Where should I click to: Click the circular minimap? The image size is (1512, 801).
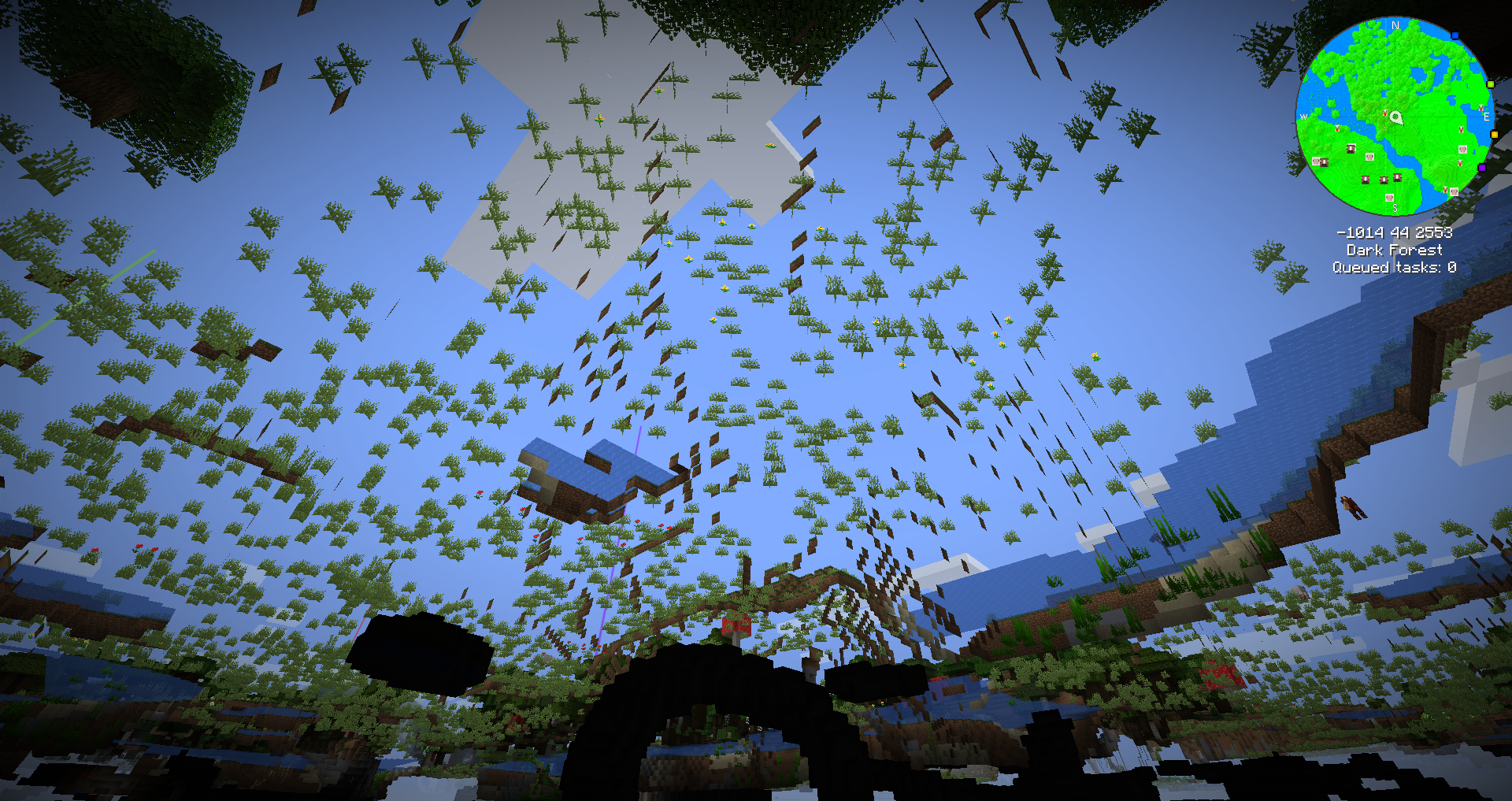click(1395, 117)
